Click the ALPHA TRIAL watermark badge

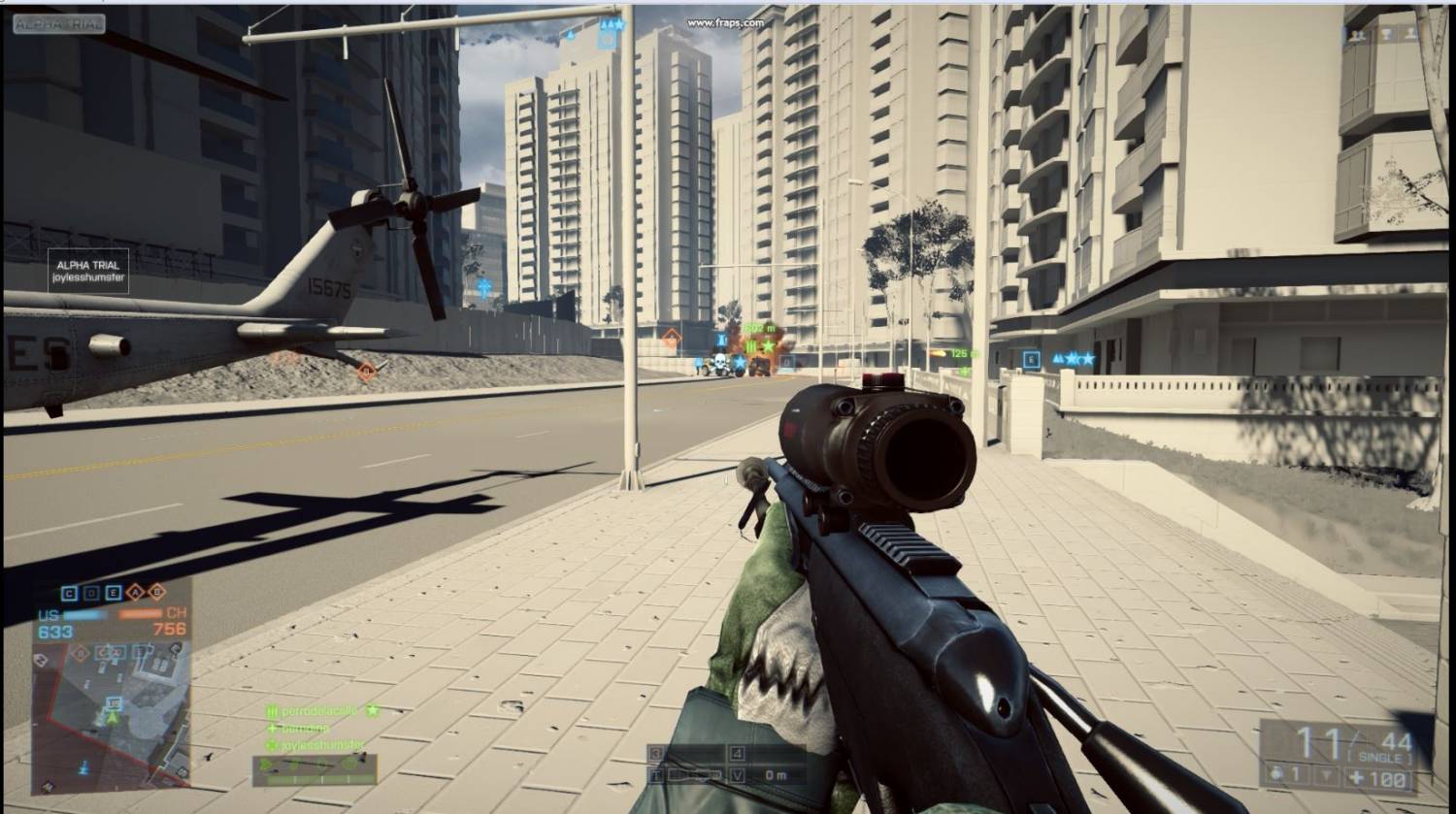click(59, 24)
